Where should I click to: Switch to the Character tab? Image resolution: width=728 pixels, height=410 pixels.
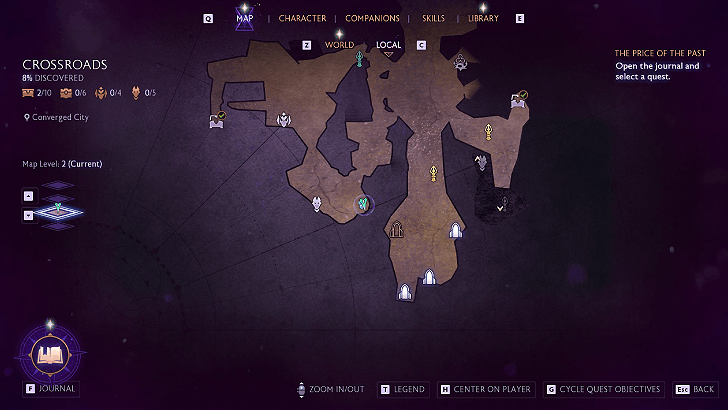tap(302, 18)
